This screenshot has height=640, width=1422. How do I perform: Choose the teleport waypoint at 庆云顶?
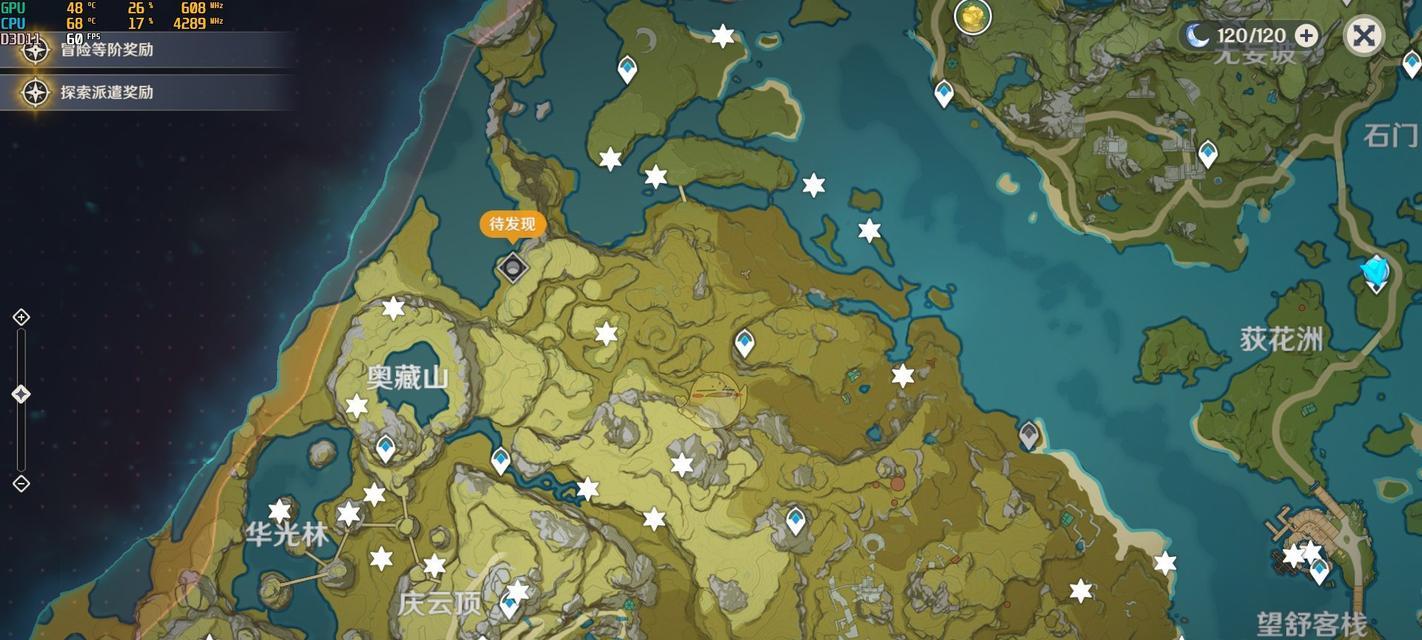pos(509,604)
